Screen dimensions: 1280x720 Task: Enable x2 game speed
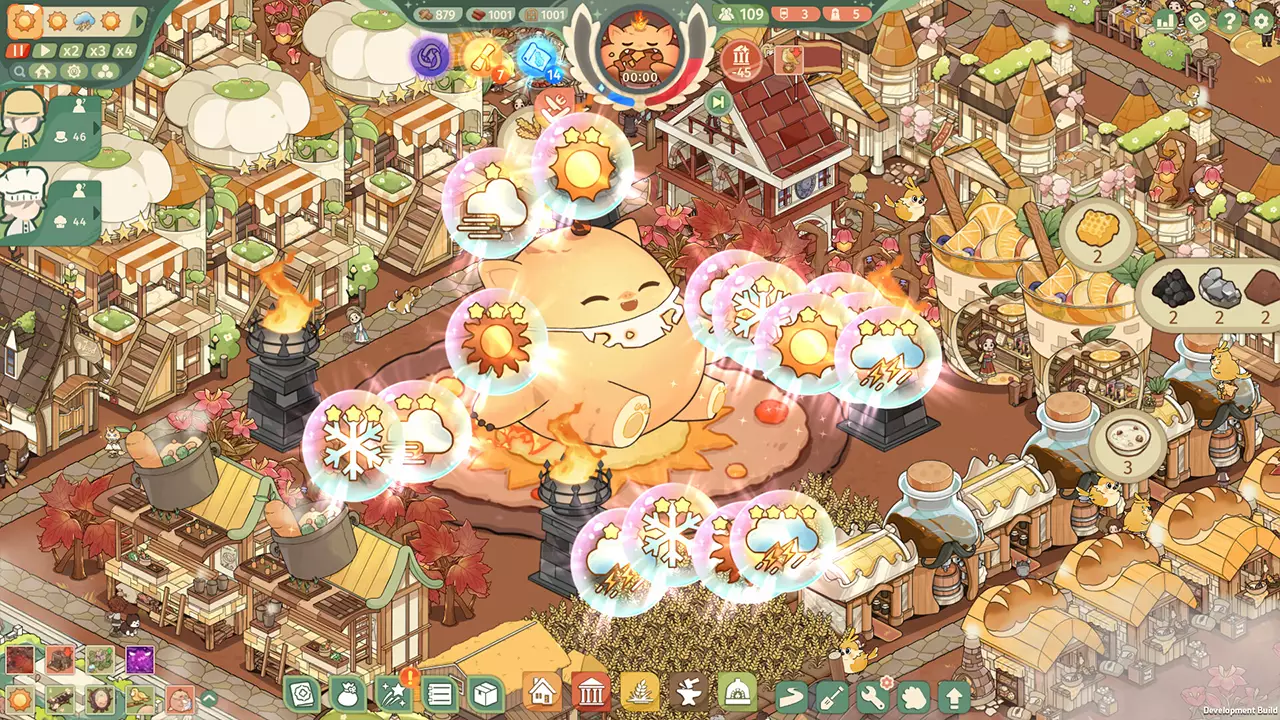pyautogui.click(x=70, y=50)
